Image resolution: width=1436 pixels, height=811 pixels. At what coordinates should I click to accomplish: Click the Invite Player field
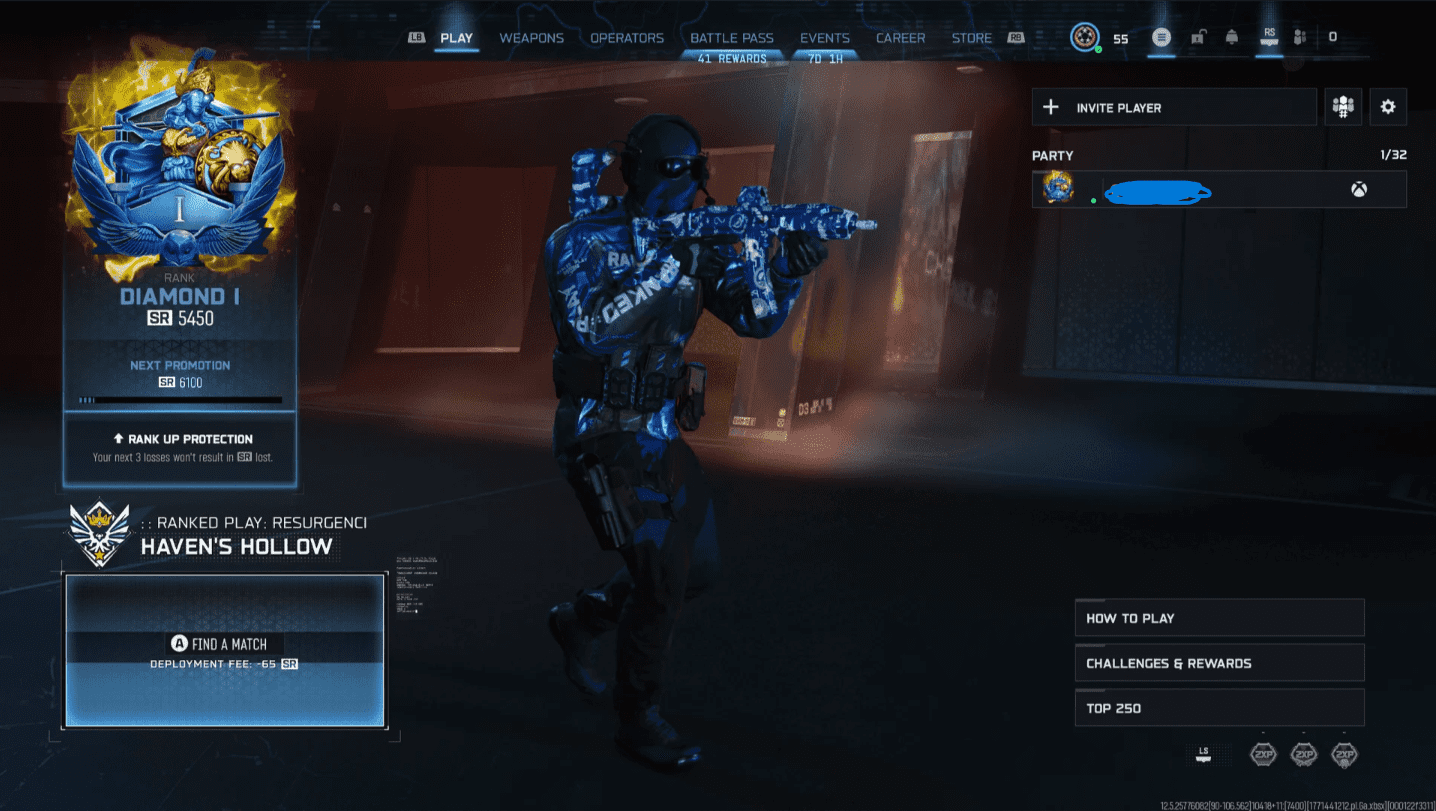point(1173,107)
